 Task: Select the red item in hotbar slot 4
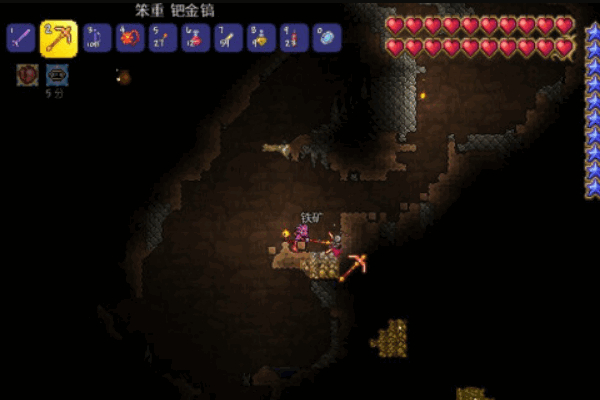[130, 39]
